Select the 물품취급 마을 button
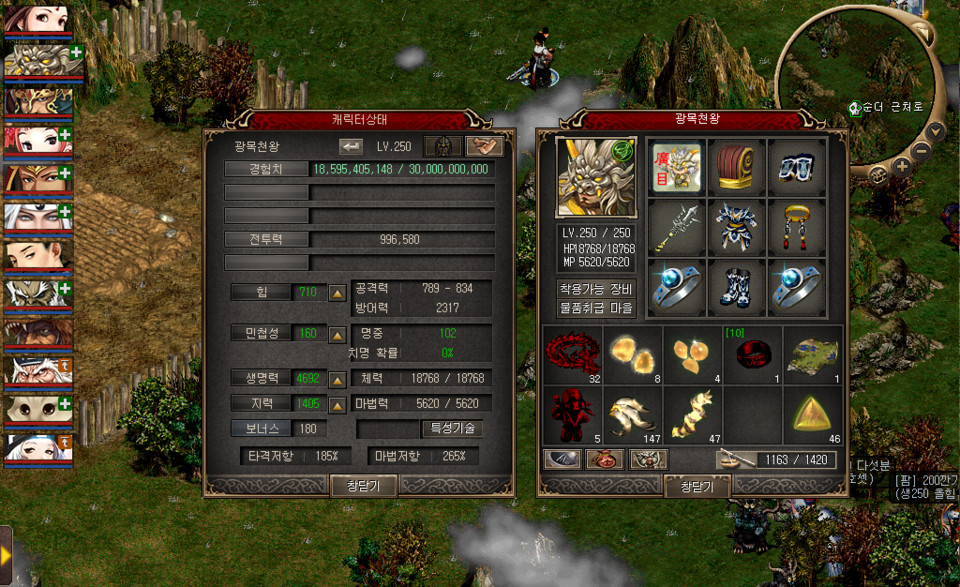Image resolution: width=960 pixels, height=587 pixels. coord(596,307)
